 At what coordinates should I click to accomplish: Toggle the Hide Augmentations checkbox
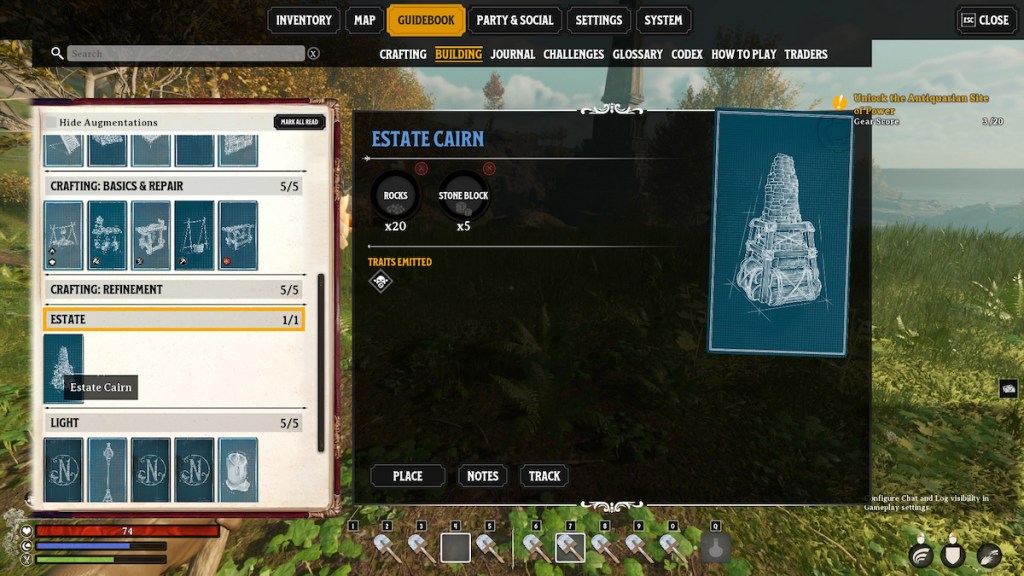(50, 122)
